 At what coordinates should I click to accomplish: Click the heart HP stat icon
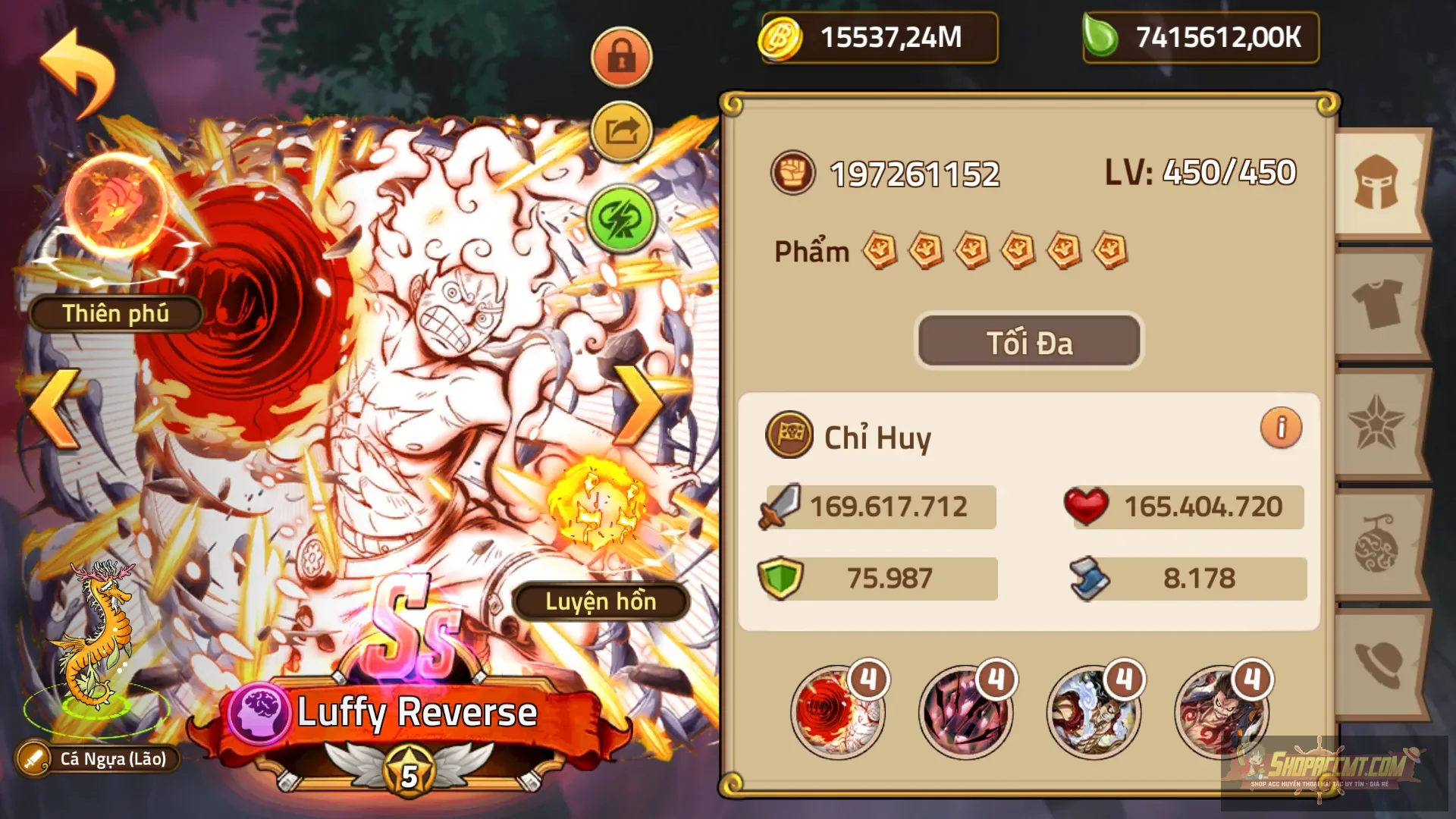coord(1087,507)
